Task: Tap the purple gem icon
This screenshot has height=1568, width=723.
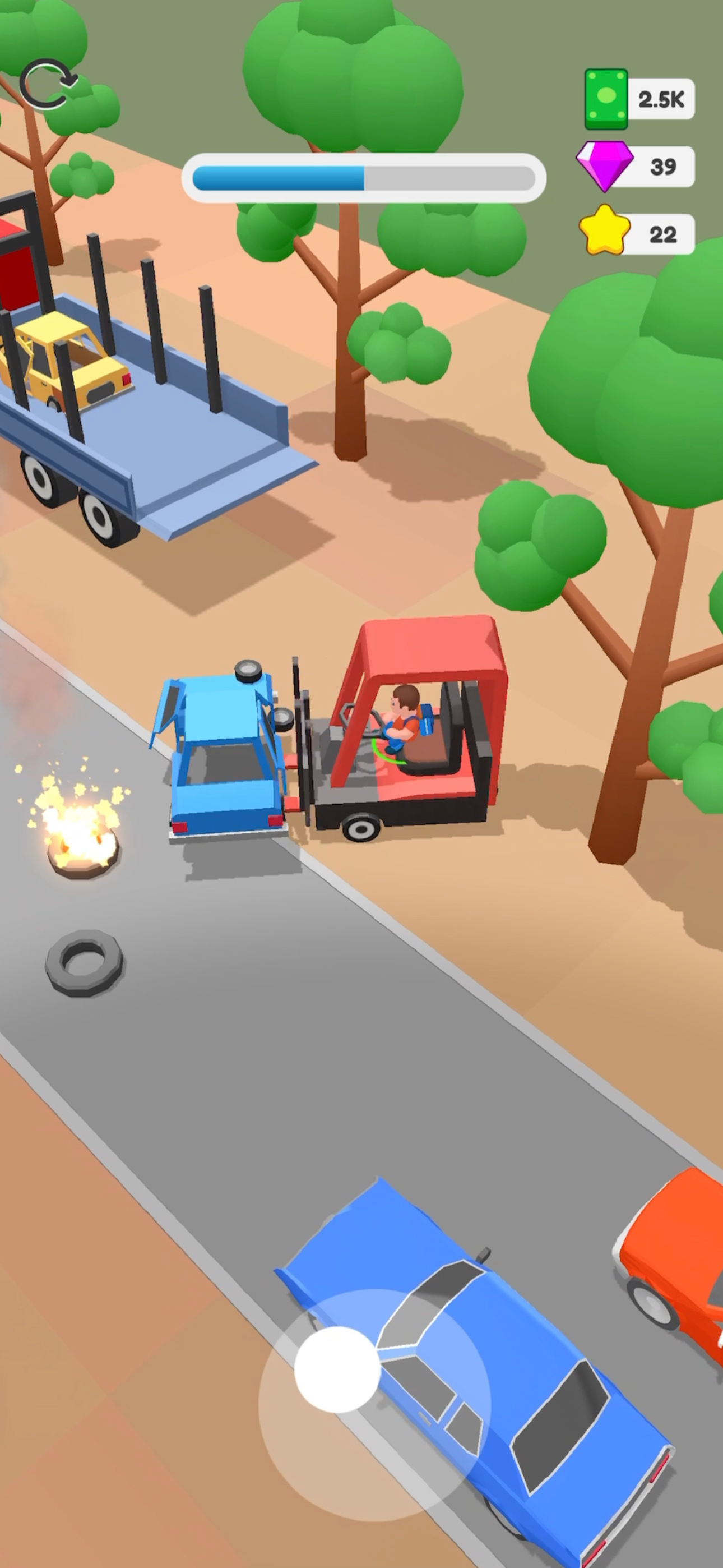Action: tap(605, 165)
